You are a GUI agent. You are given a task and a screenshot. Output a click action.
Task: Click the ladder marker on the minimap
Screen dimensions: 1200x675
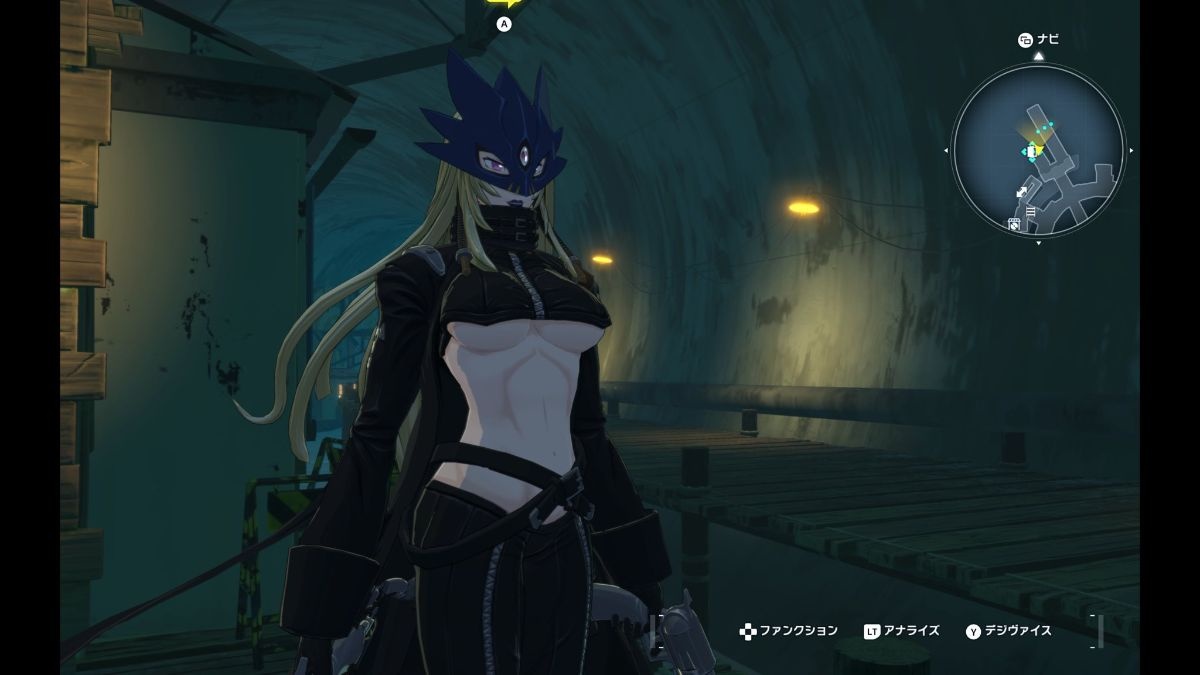coord(1030,211)
